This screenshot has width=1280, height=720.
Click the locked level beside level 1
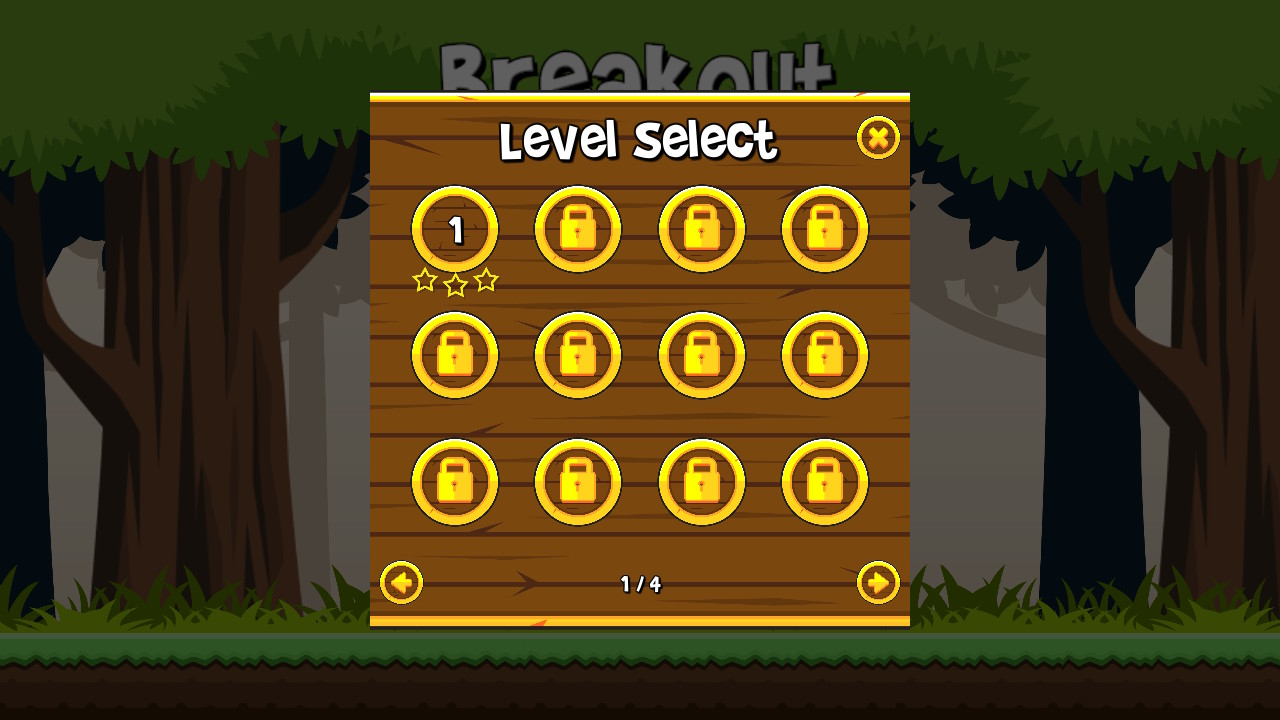[578, 228]
